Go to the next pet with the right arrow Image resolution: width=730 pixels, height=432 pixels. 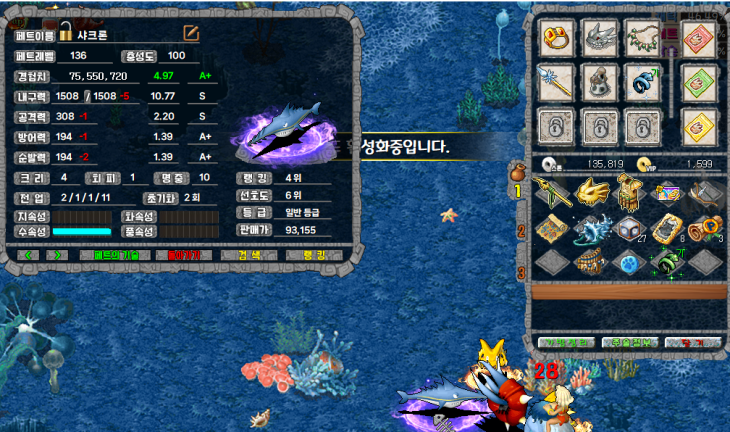[x=58, y=255]
